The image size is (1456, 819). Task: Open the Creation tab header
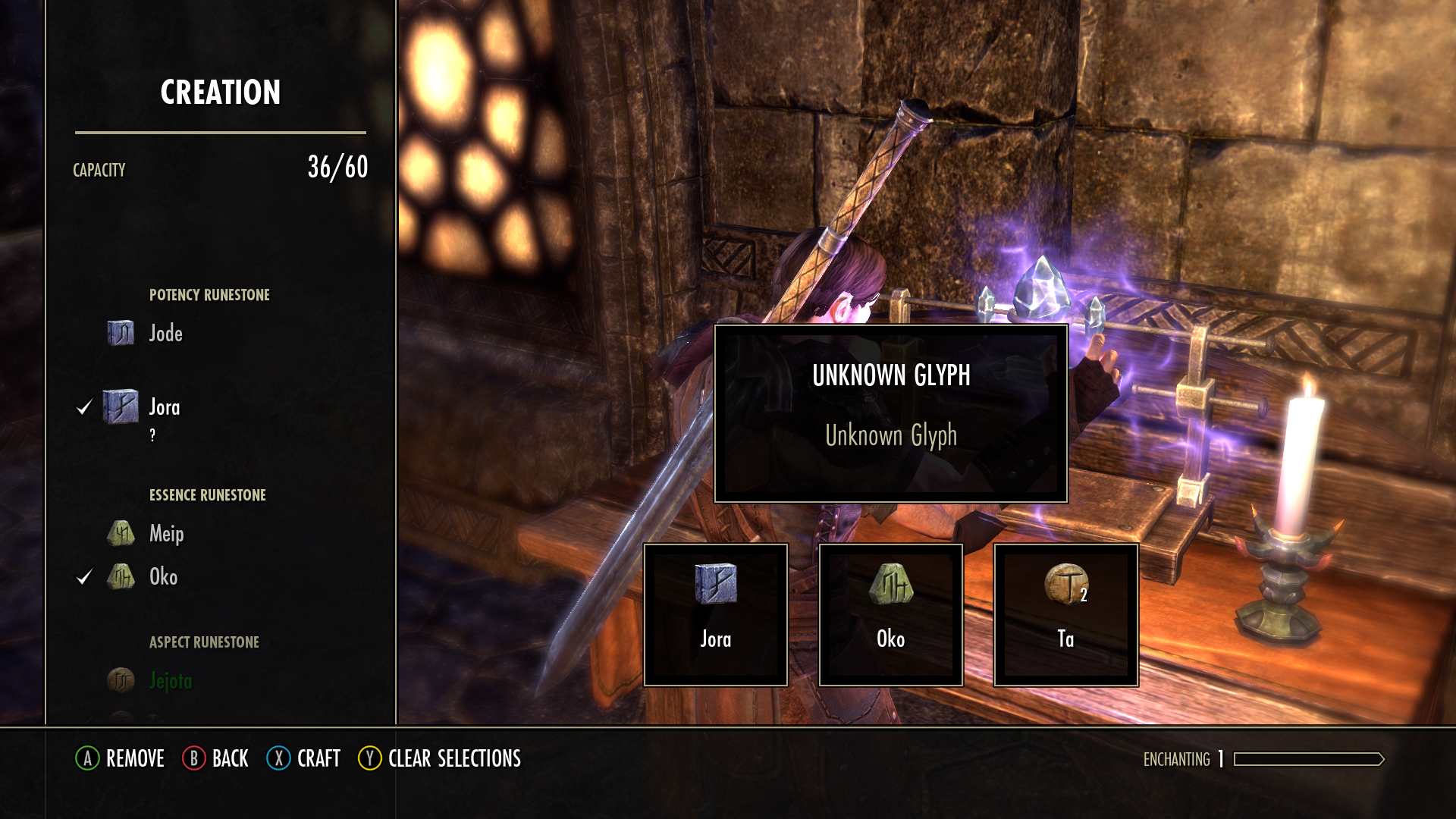[220, 93]
